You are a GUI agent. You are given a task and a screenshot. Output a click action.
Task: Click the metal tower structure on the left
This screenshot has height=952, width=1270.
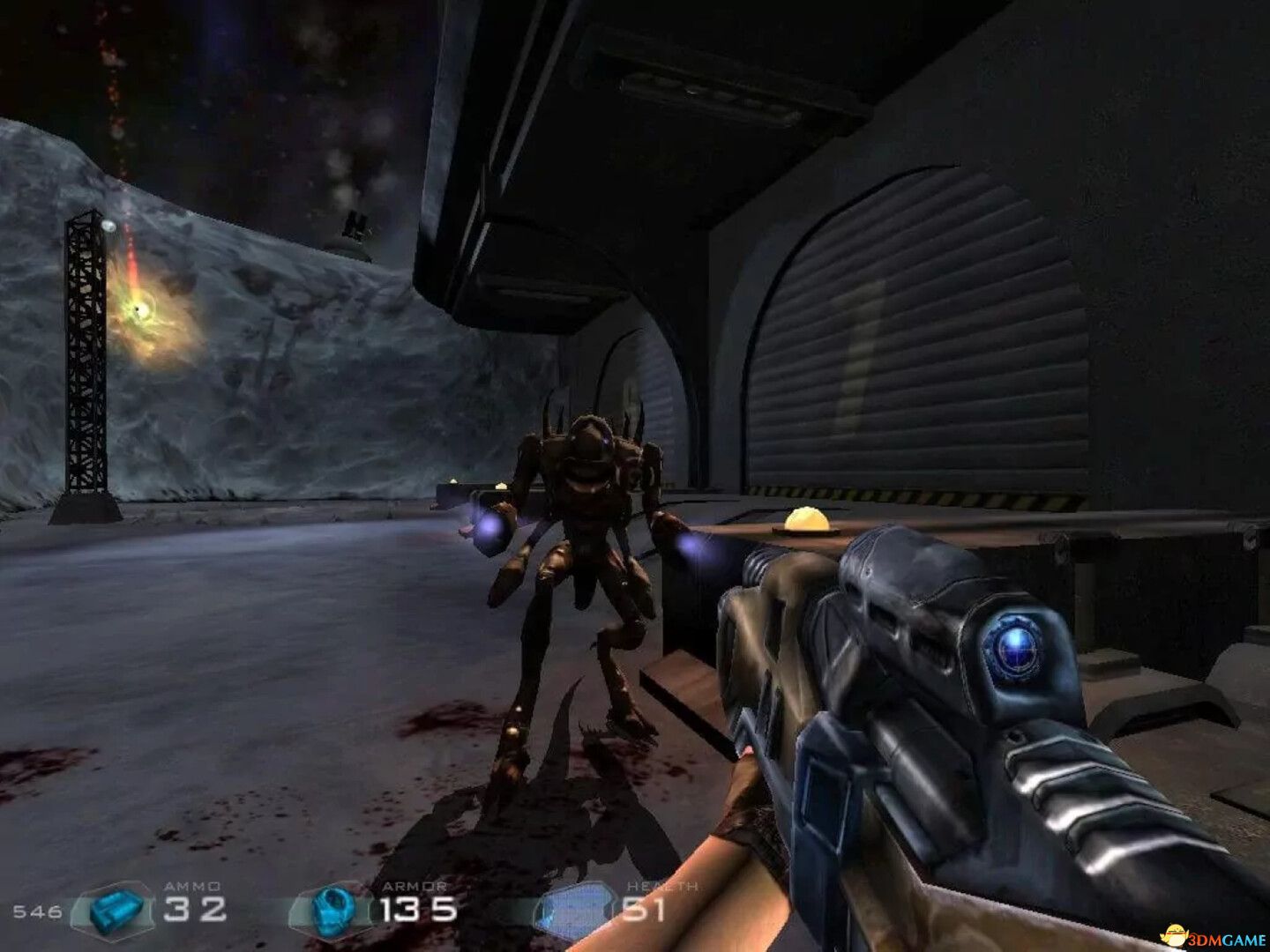click(x=86, y=353)
